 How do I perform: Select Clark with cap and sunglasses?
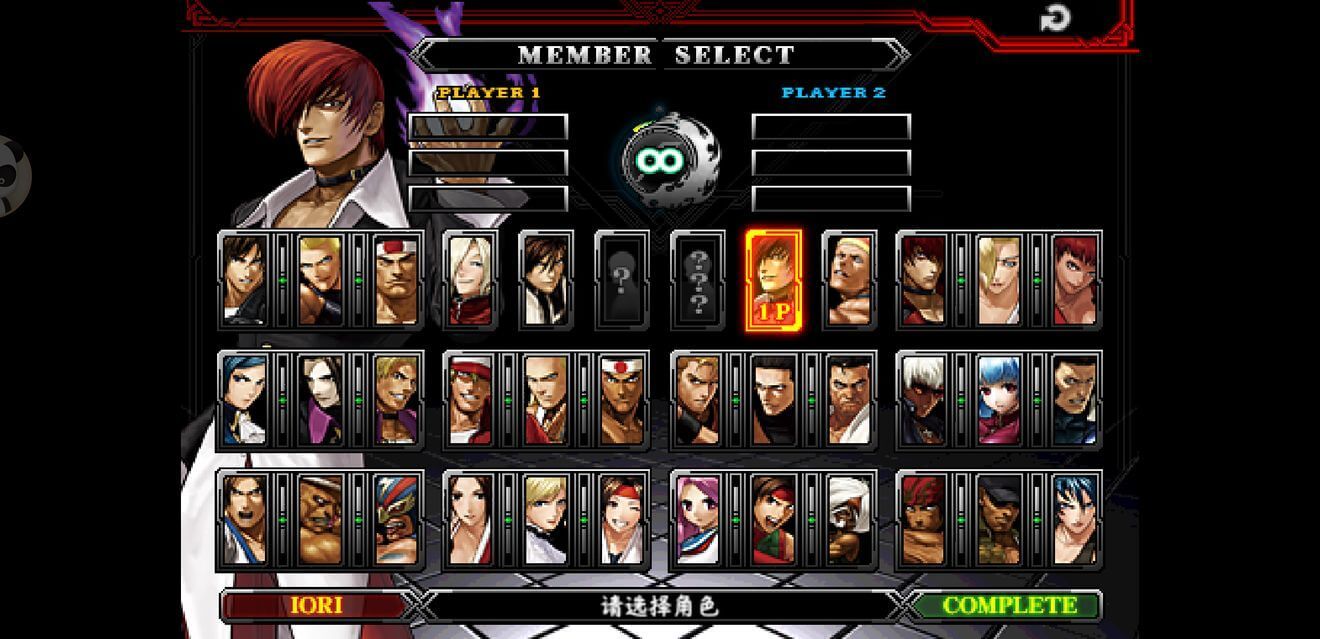(x=998, y=519)
